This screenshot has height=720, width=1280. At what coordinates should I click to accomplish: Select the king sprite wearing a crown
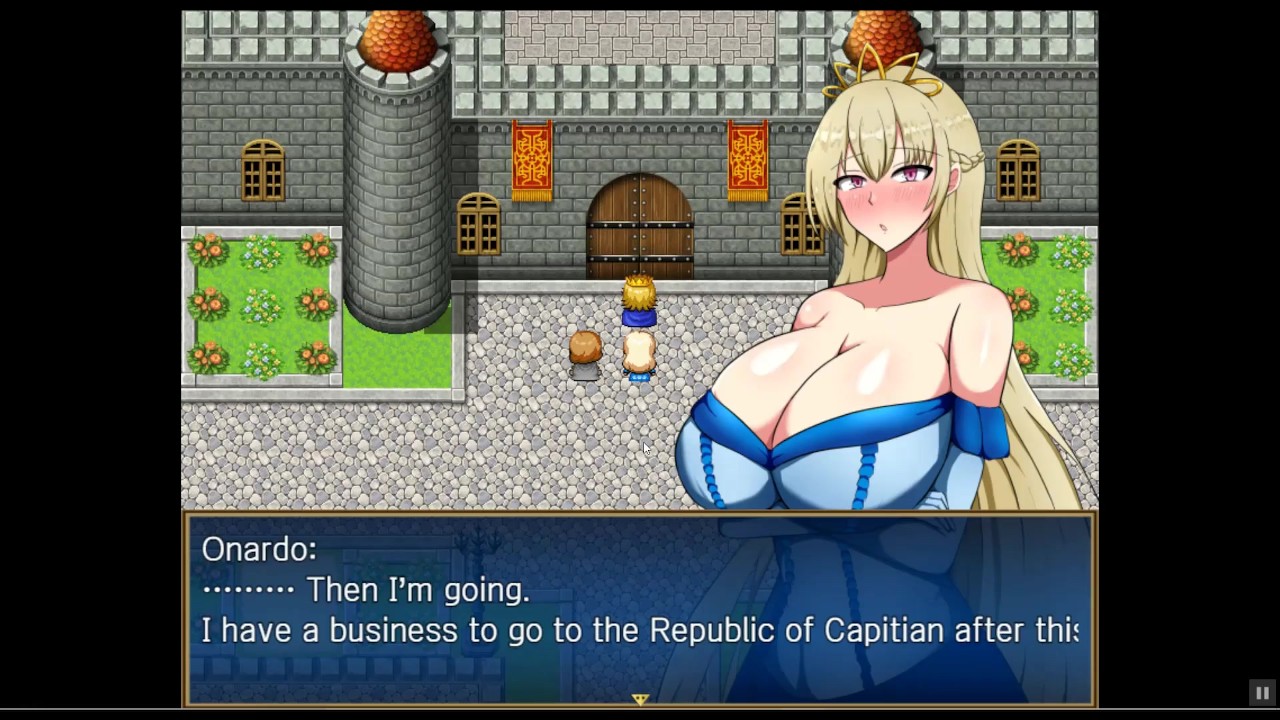coord(638,300)
